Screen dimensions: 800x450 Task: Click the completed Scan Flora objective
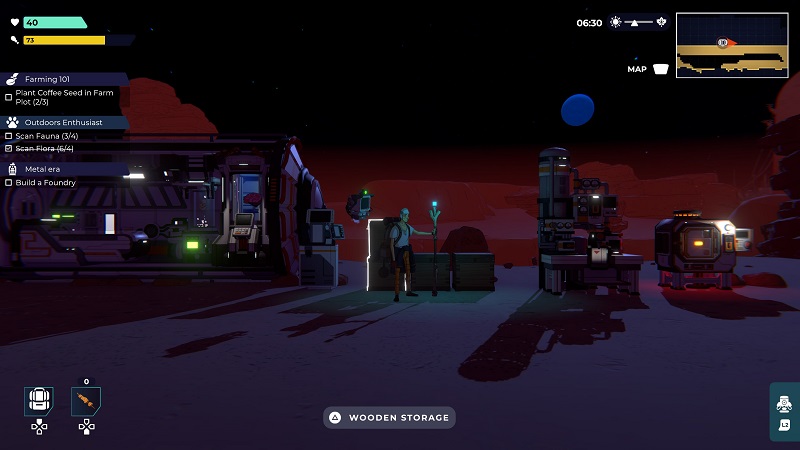pyautogui.click(x=44, y=148)
